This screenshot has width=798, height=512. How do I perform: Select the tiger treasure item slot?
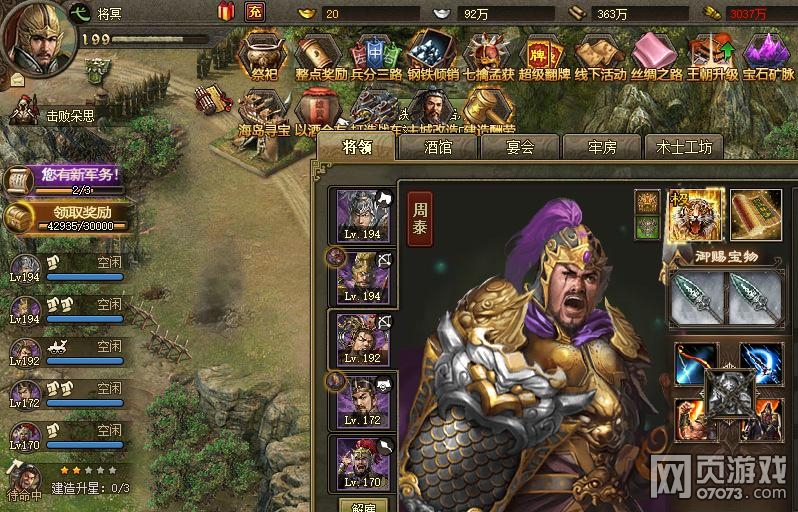point(691,213)
